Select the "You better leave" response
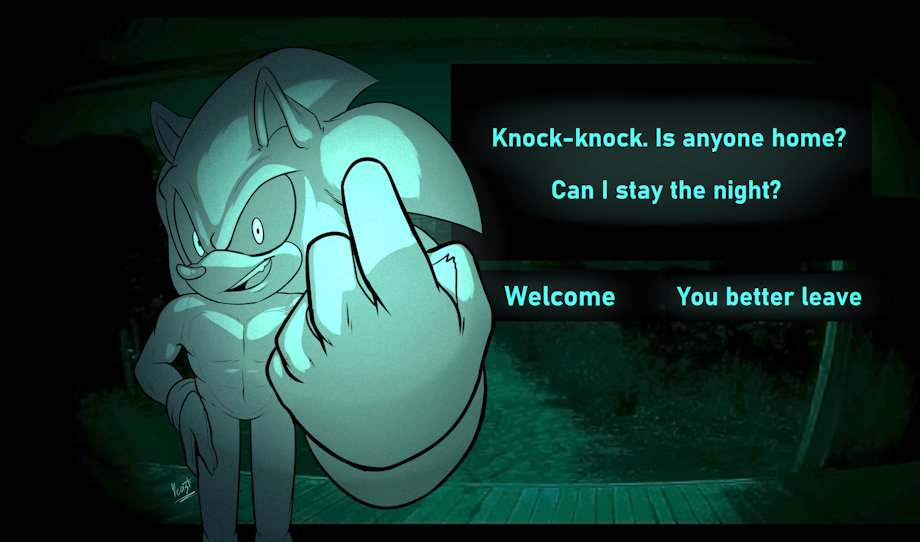The height and width of the screenshot is (542, 920). [x=768, y=297]
